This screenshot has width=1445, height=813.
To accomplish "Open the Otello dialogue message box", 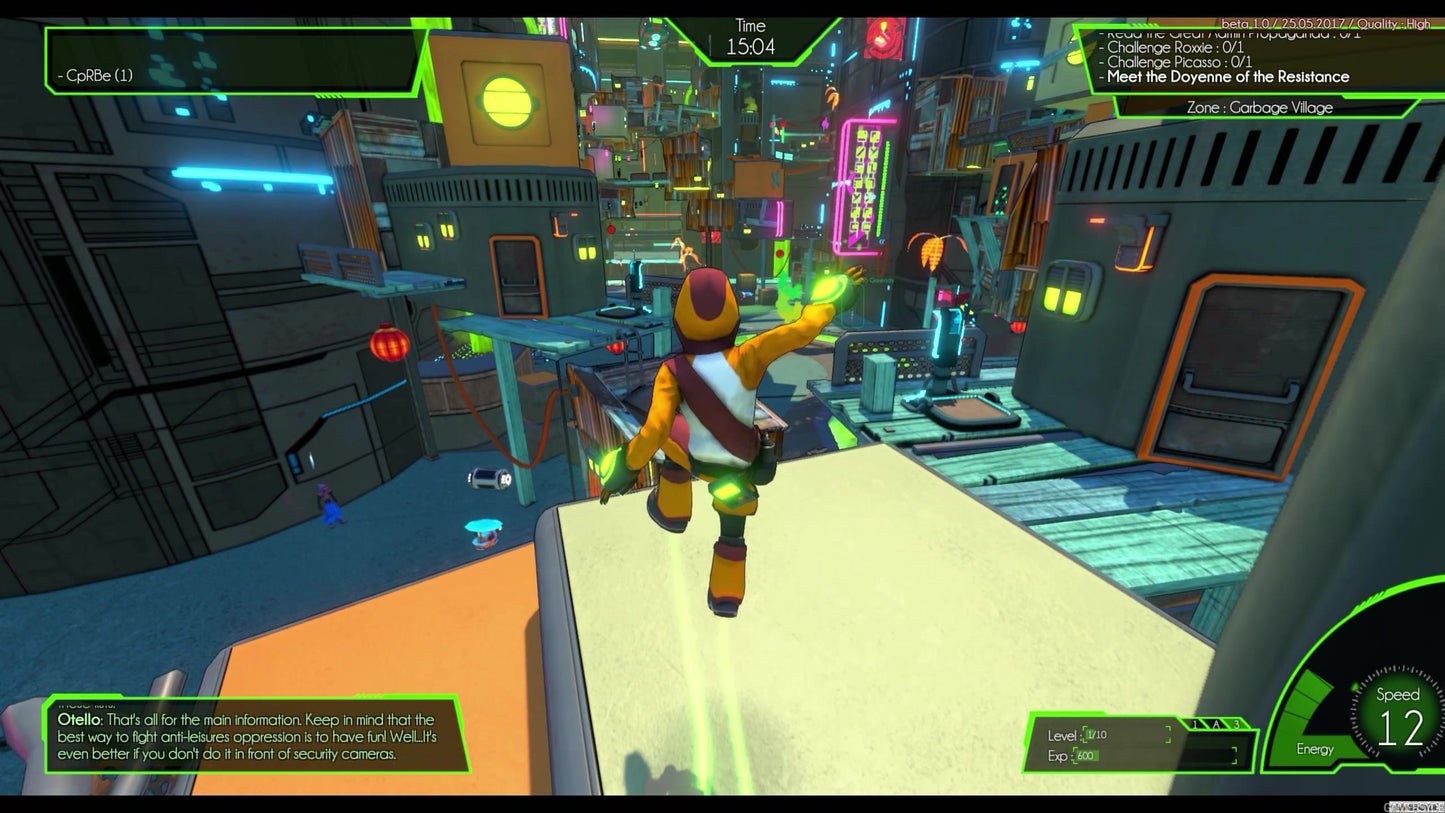I will (x=256, y=736).
